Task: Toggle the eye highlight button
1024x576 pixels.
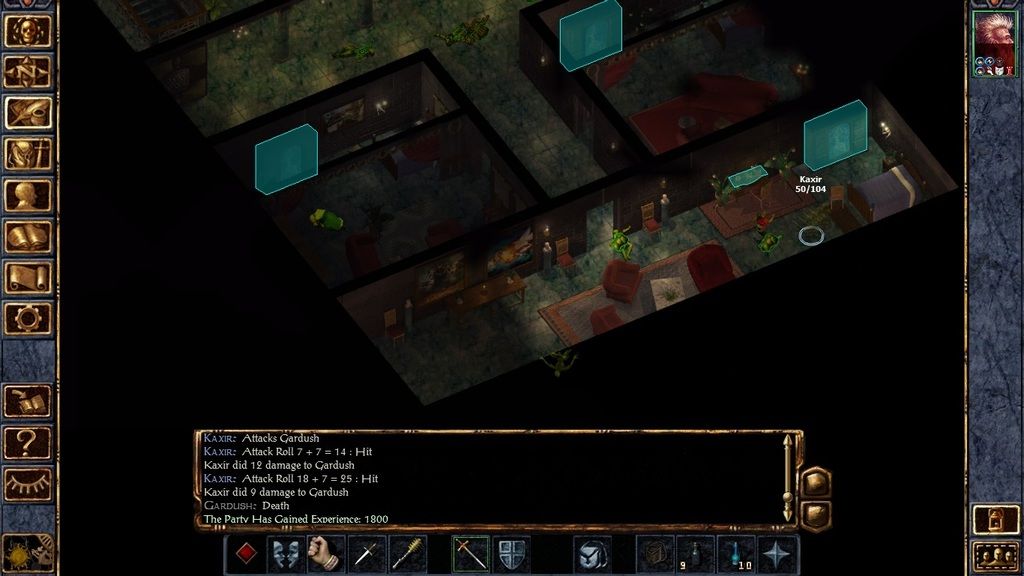Action: coord(28,483)
